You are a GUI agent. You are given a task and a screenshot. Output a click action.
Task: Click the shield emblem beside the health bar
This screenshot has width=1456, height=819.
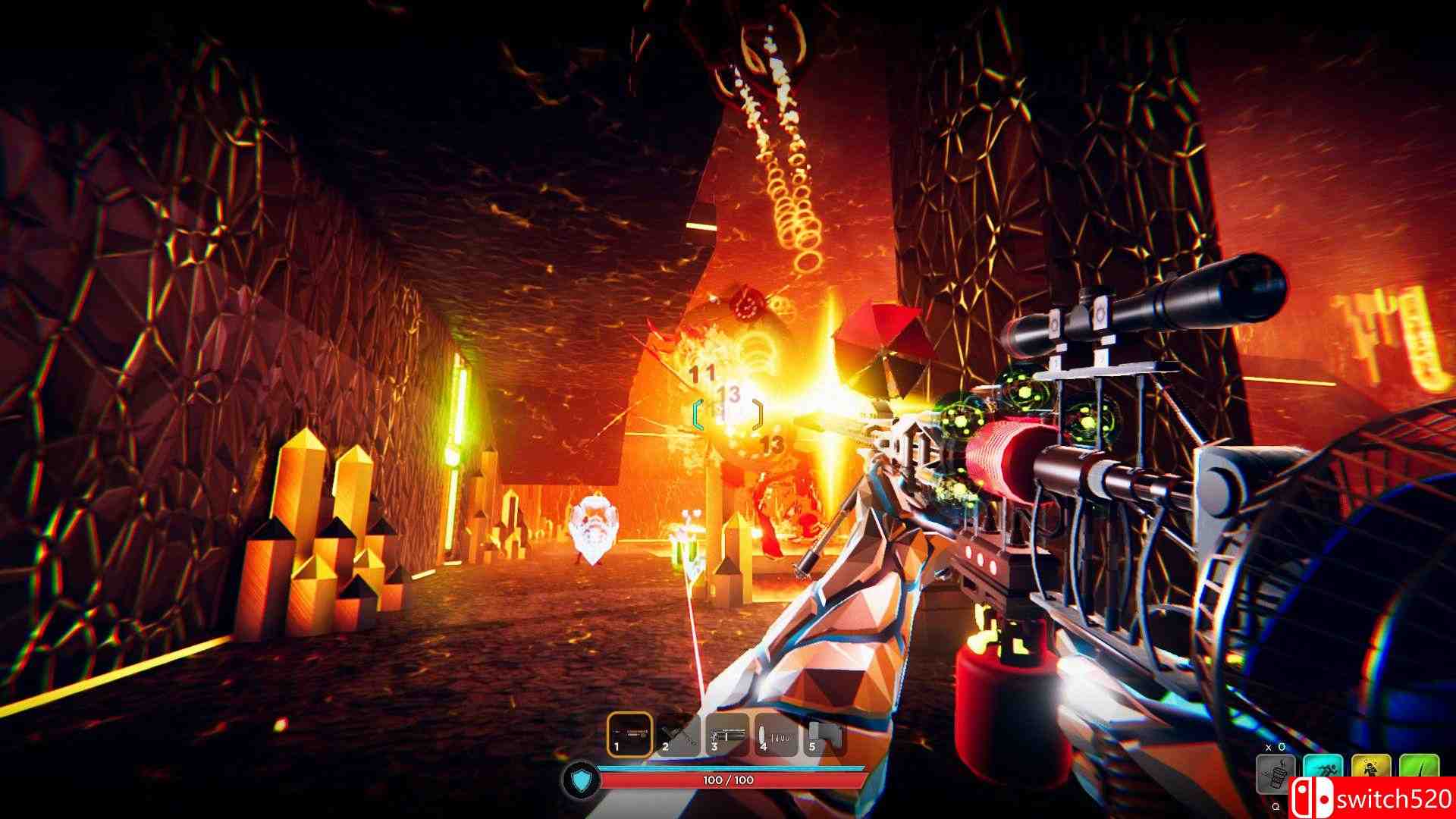pyautogui.click(x=582, y=781)
